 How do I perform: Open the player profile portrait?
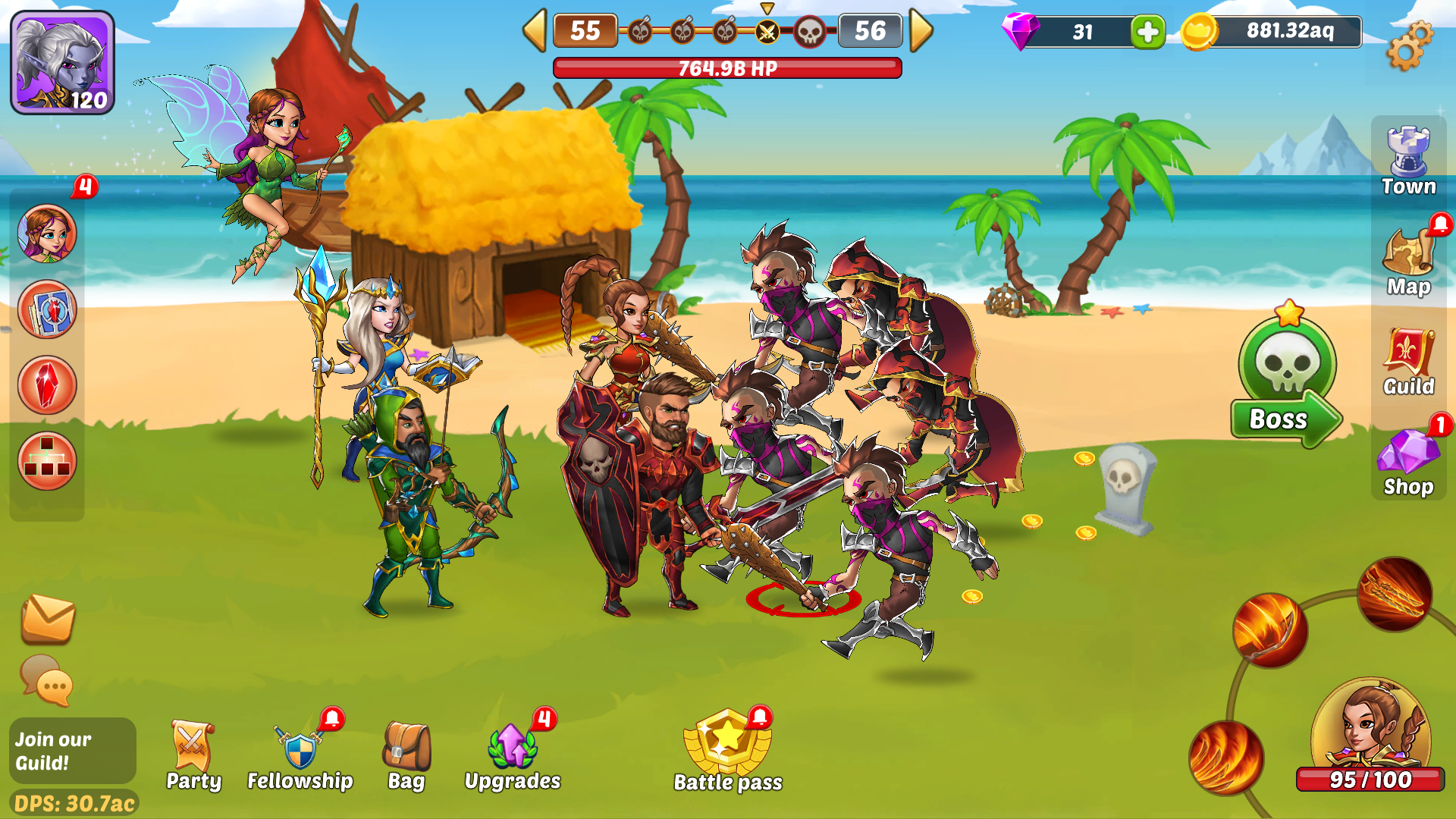(62, 62)
